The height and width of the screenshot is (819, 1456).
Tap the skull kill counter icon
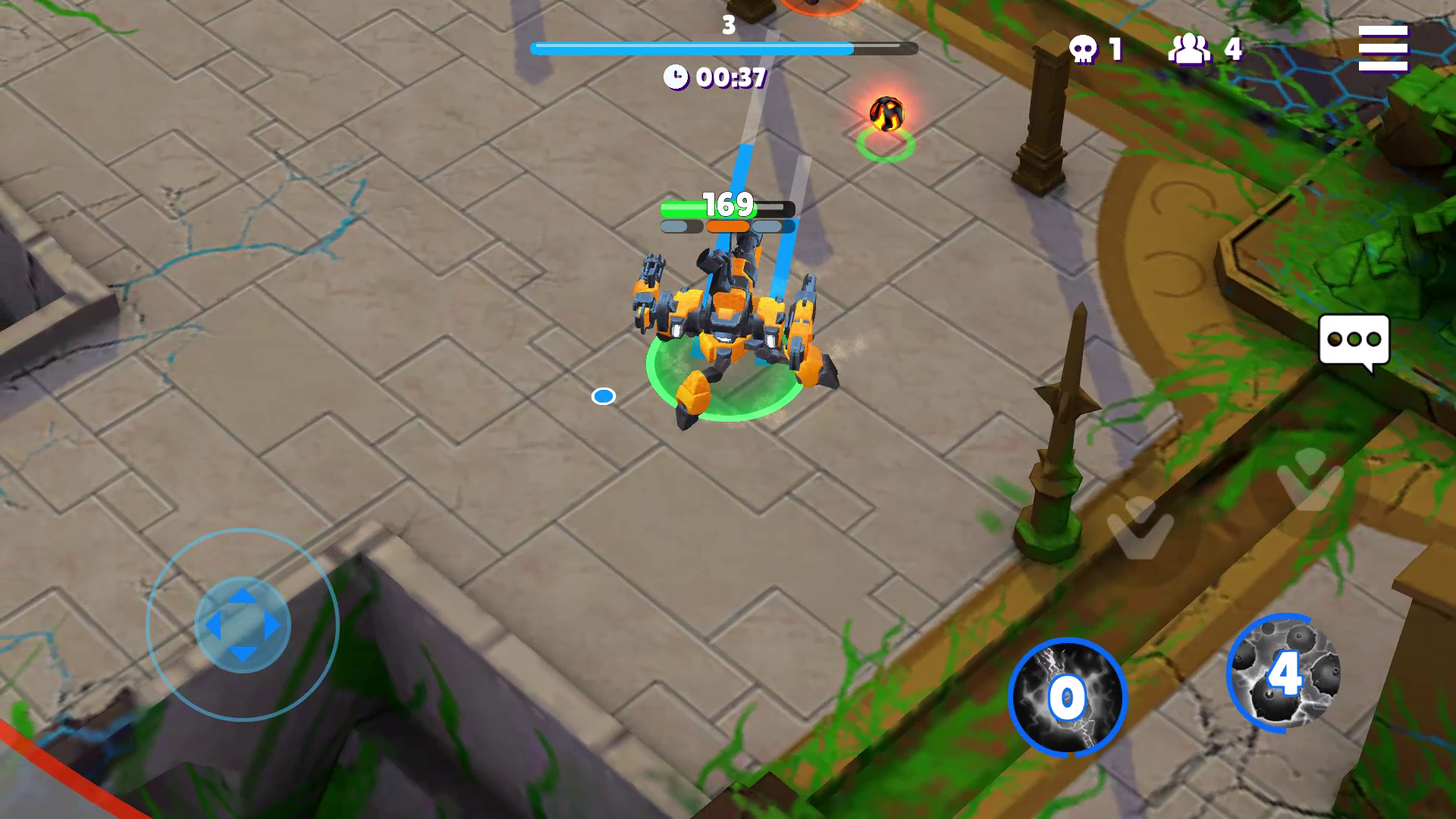pyautogui.click(x=1084, y=49)
